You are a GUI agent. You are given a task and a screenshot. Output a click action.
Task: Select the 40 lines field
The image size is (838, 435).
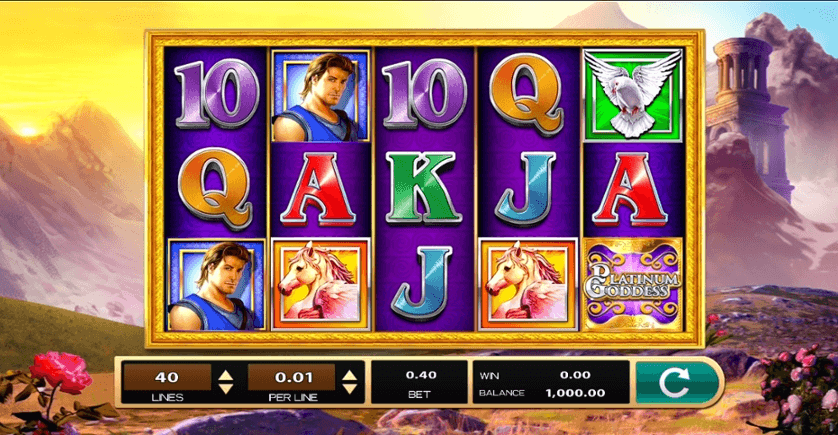pos(168,377)
